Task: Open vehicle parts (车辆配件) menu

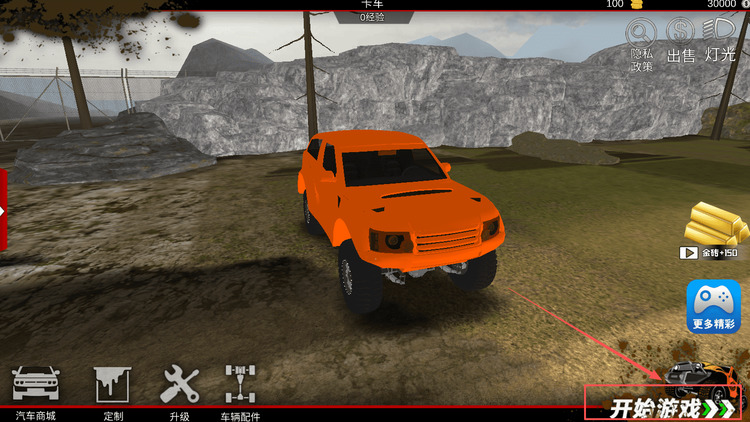Action: click(x=240, y=390)
